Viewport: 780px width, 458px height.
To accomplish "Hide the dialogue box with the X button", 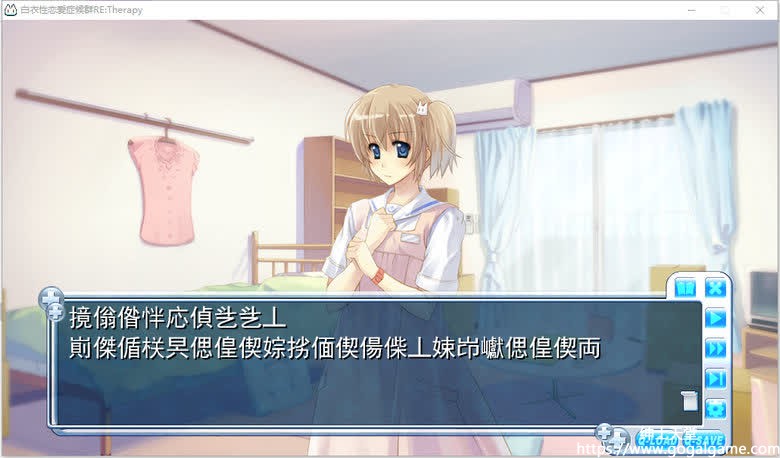I will [715, 289].
